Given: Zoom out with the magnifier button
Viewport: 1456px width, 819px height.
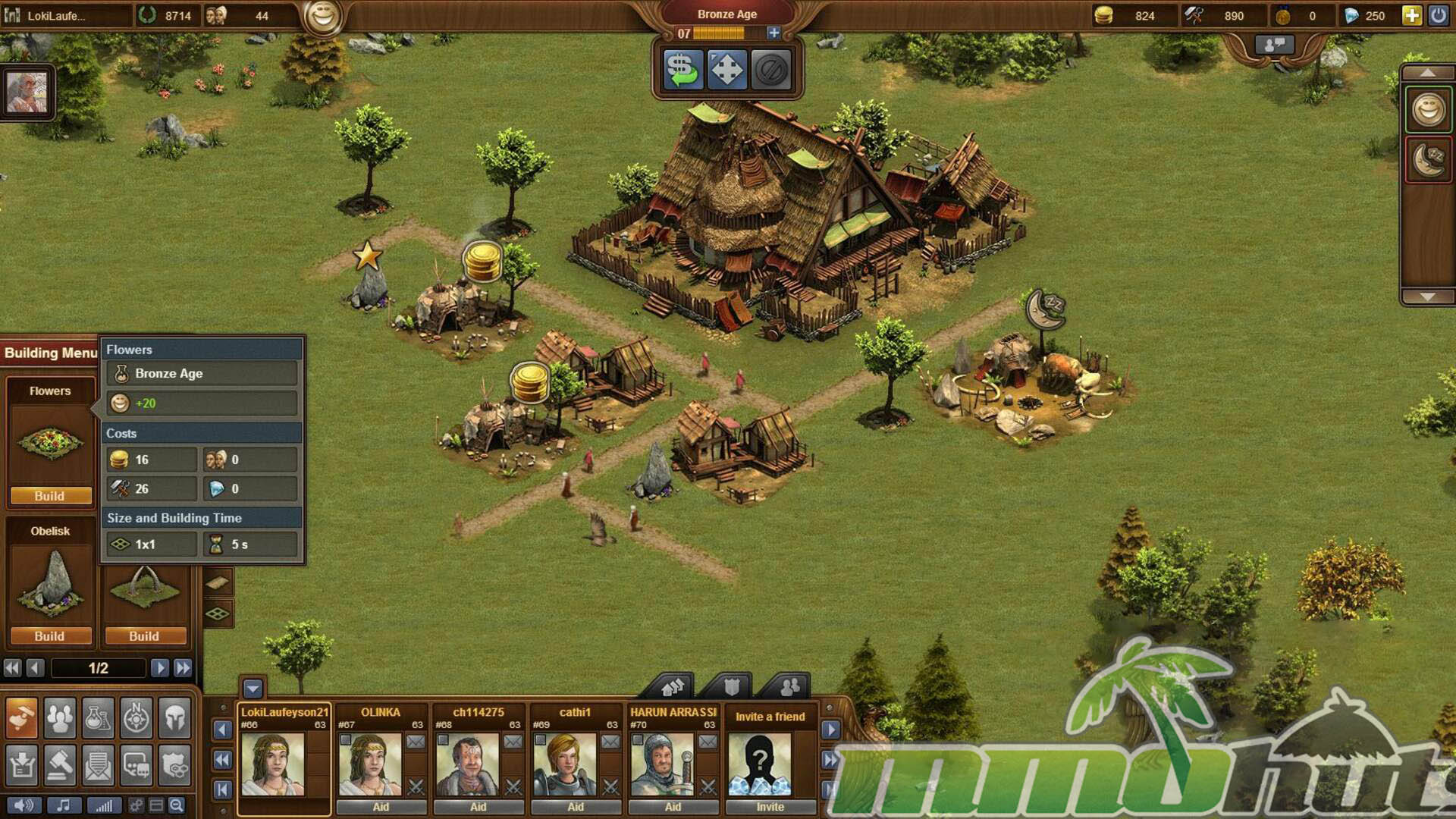Looking at the screenshot, I should pyautogui.click(x=176, y=805).
